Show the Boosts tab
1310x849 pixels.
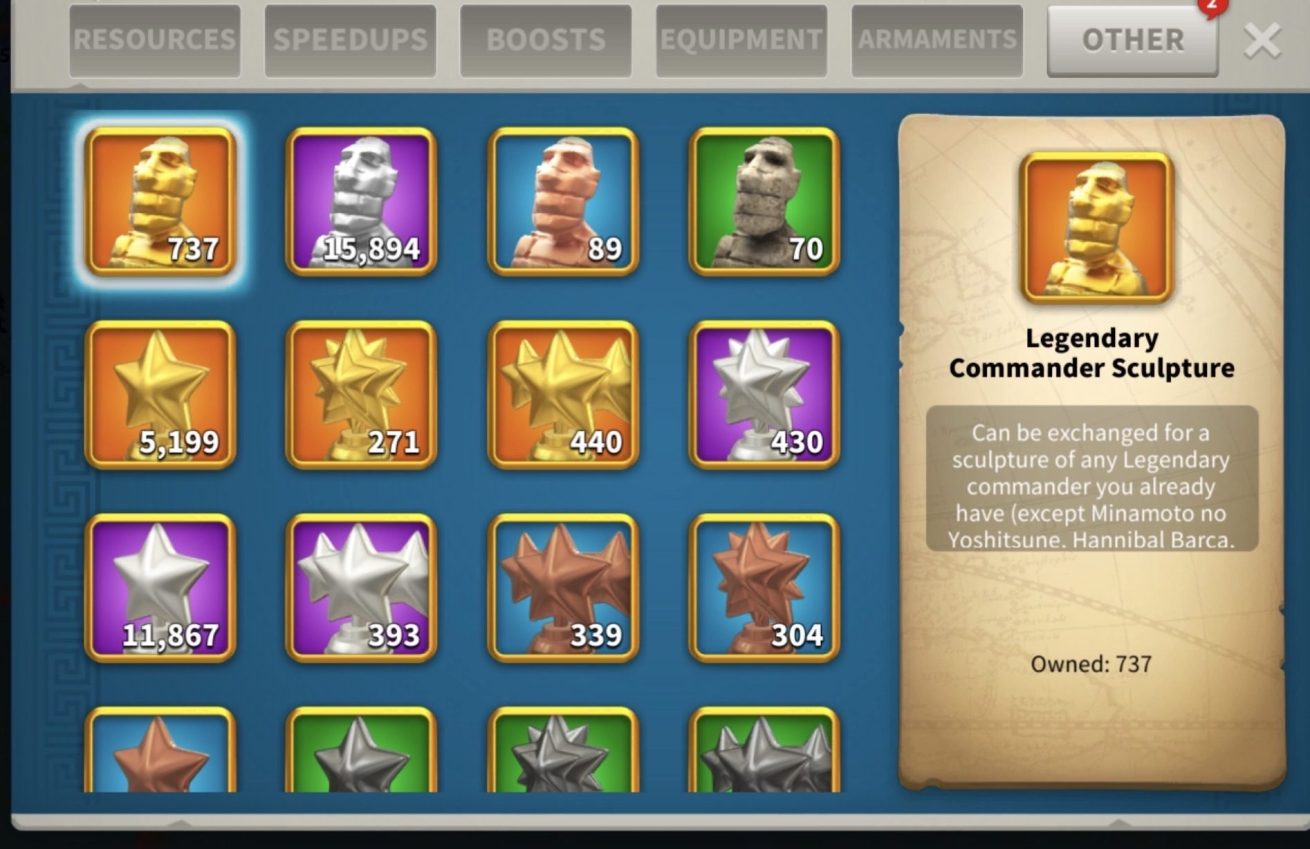pos(545,41)
